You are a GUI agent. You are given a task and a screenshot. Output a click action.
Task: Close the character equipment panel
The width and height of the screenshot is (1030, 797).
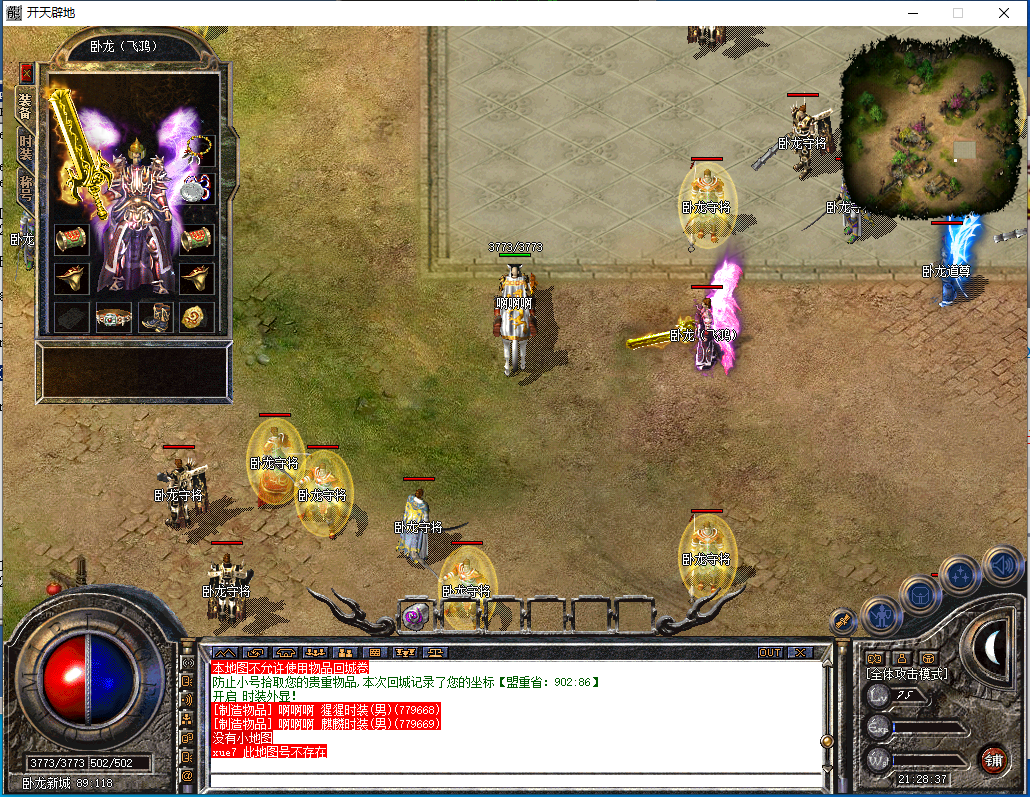pos(26,73)
